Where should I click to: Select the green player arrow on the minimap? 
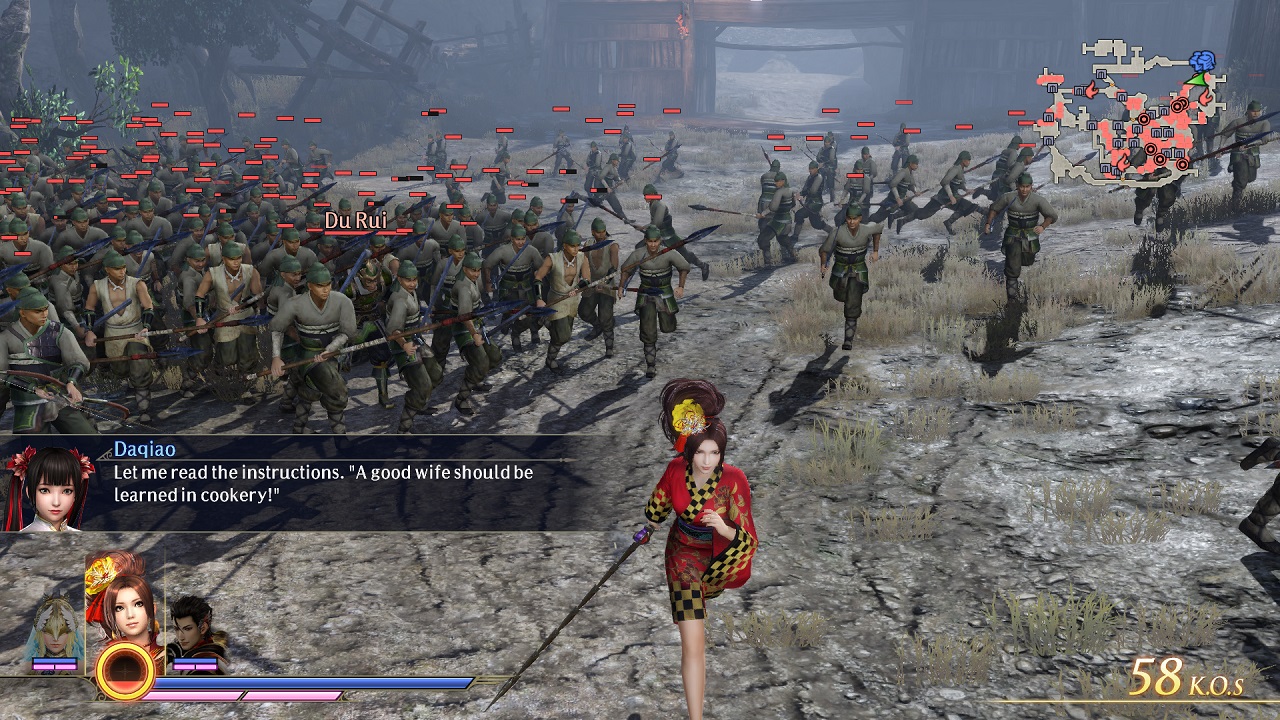click(x=1196, y=79)
